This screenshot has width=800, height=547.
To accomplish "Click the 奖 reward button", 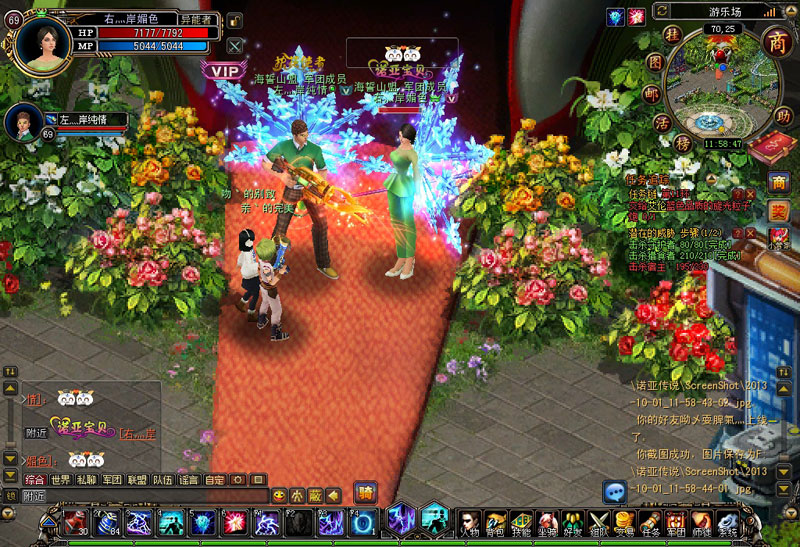I will pyautogui.click(x=778, y=211).
